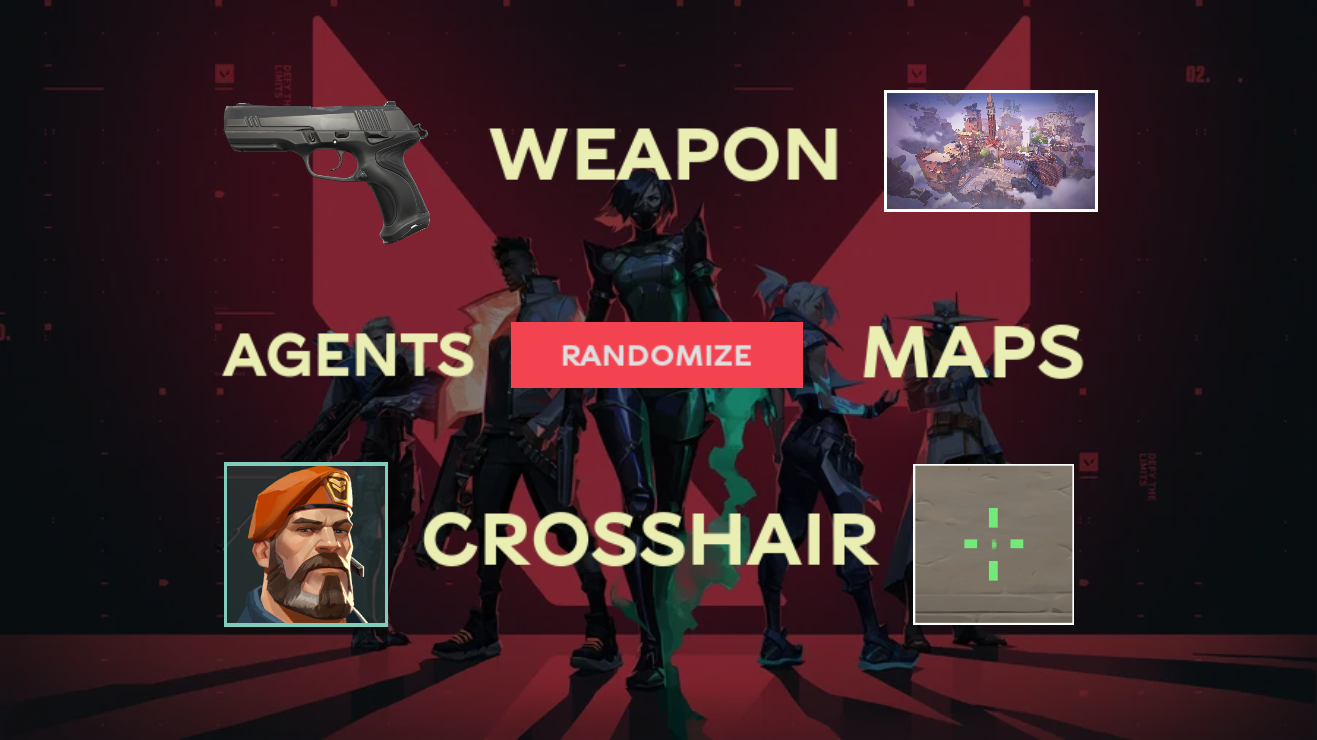Open the floating Ascent map image
Viewport: 1317px width, 740px height.
[992, 150]
